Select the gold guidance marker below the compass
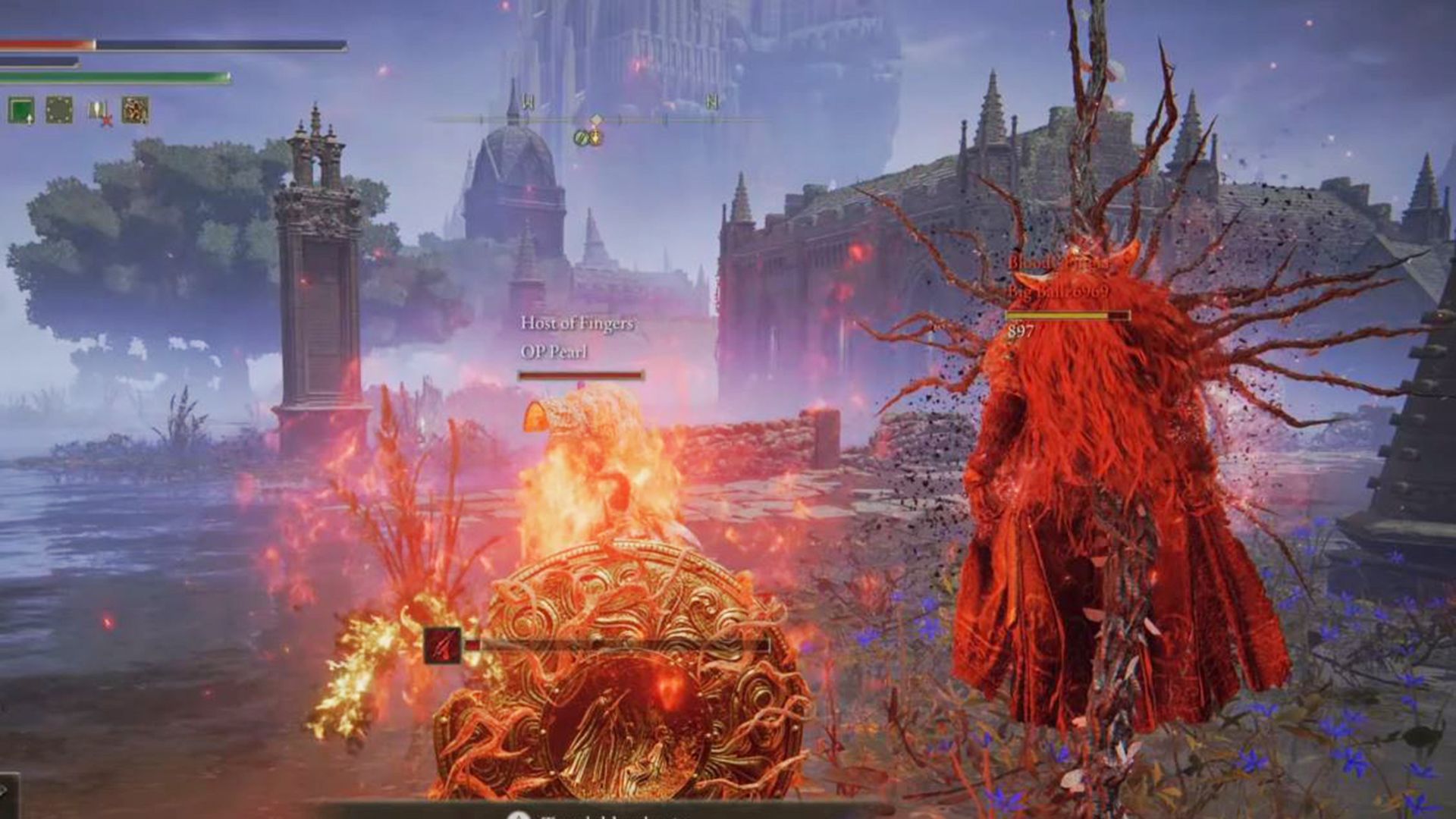Screen dimensions: 1456x819 pyautogui.click(x=597, y=138)
